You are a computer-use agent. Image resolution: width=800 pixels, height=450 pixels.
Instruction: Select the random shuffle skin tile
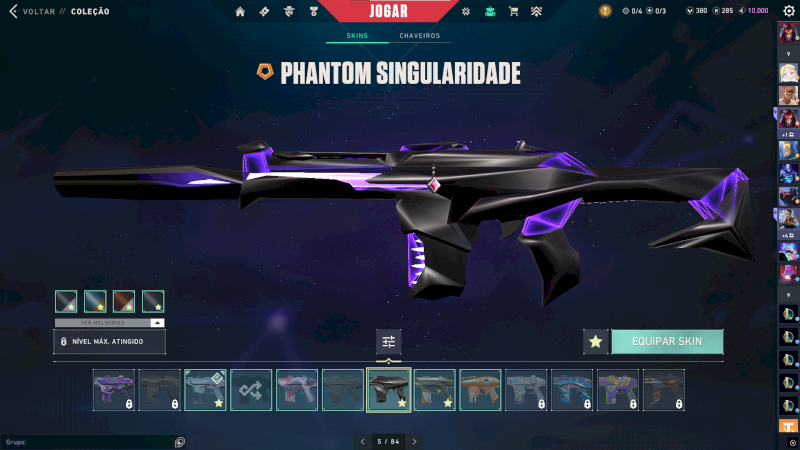pyautogui.click(x=251, y=390)
